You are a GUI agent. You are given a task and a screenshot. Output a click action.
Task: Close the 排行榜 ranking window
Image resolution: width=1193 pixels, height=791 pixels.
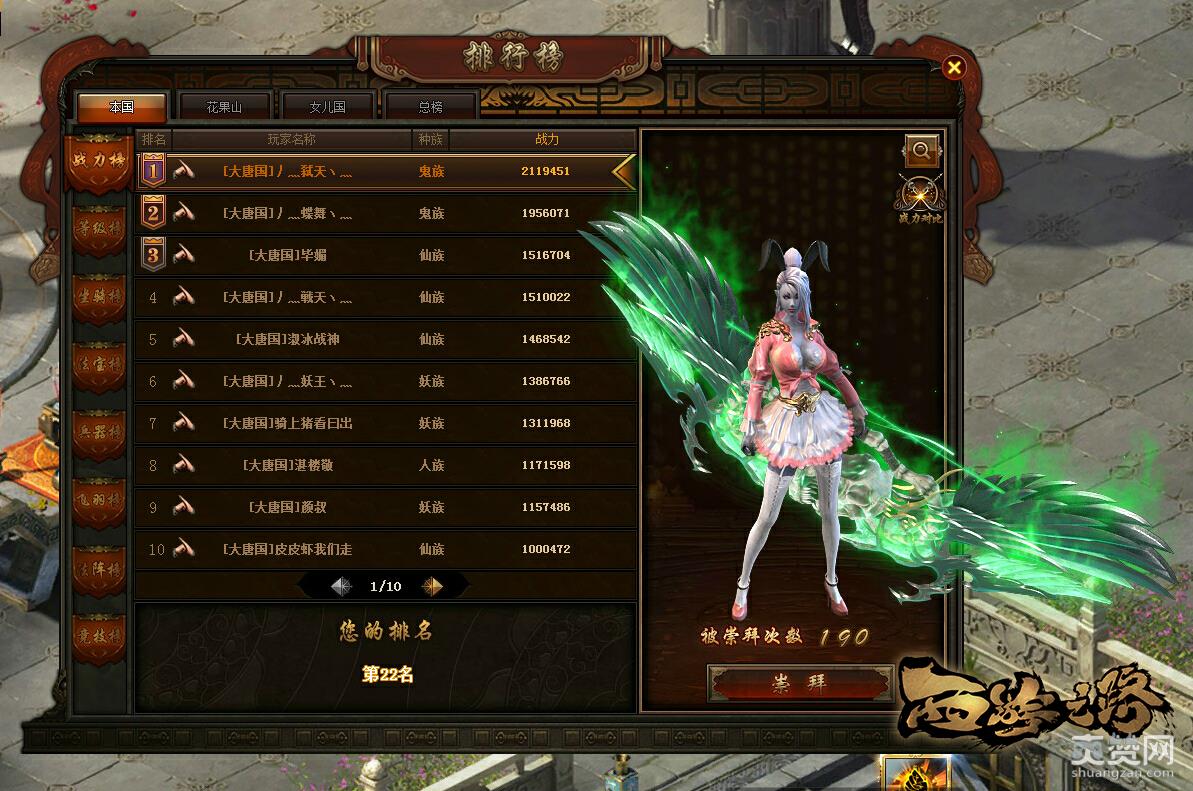pos(954,67)
